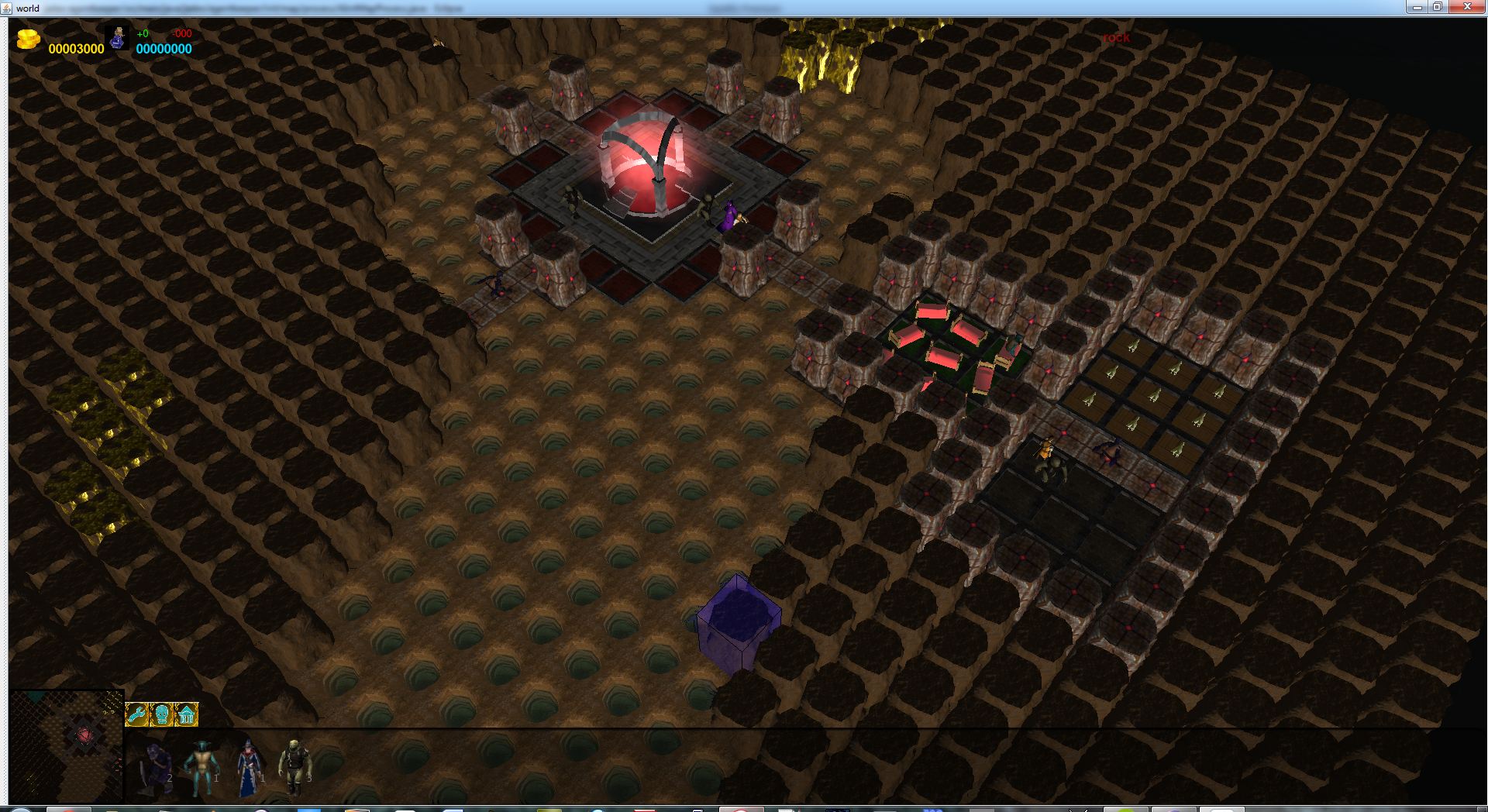This screenshot has height=812, width=1488.
Task: Select the green orc creature portrait
Action: coord(294,767)
